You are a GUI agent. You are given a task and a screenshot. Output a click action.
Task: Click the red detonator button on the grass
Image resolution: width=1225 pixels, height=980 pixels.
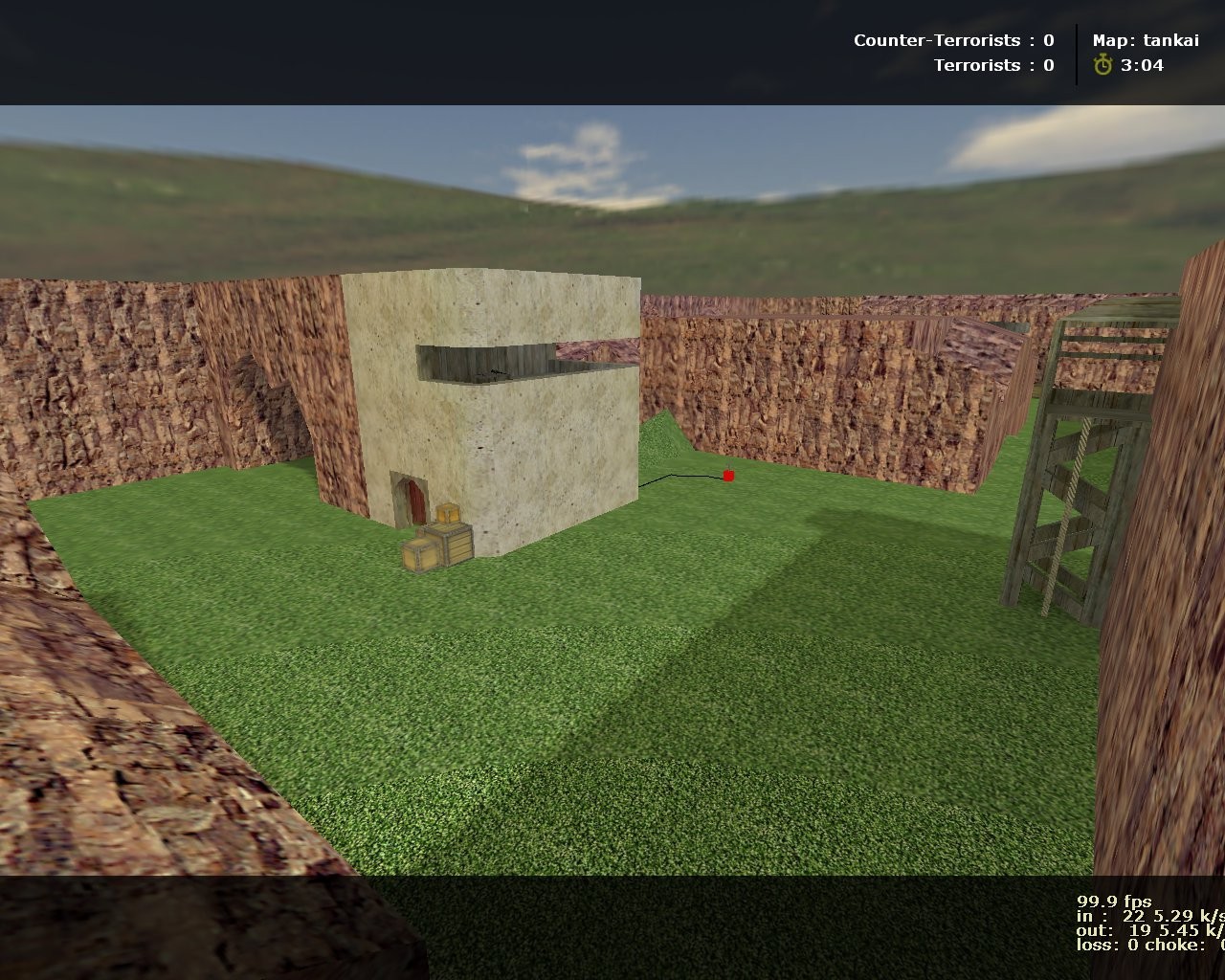728,475
